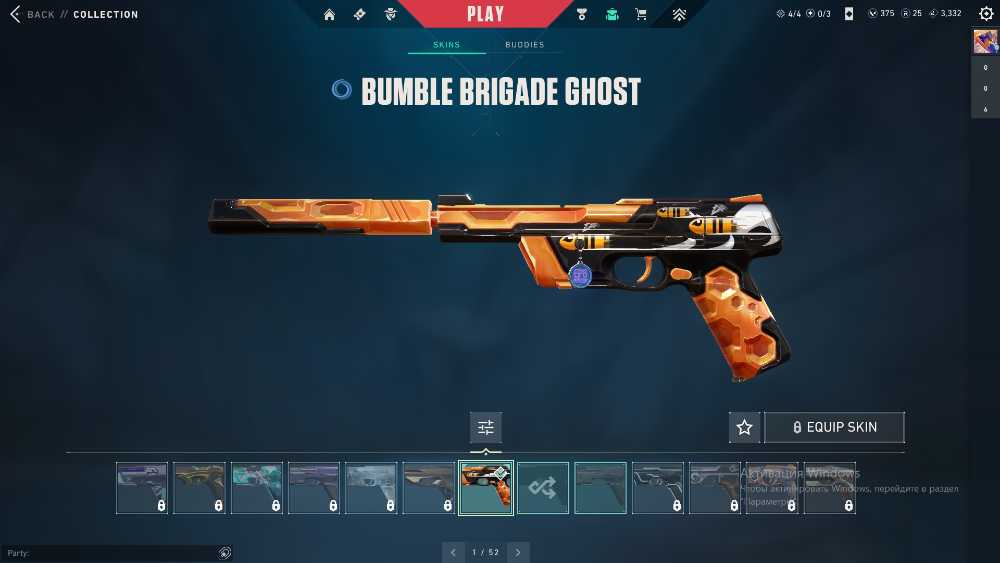The height and width of the screenshot is (563, 1000).
Task: Start matchmaking with the PLAY button
Action: [x=485, y=14]
